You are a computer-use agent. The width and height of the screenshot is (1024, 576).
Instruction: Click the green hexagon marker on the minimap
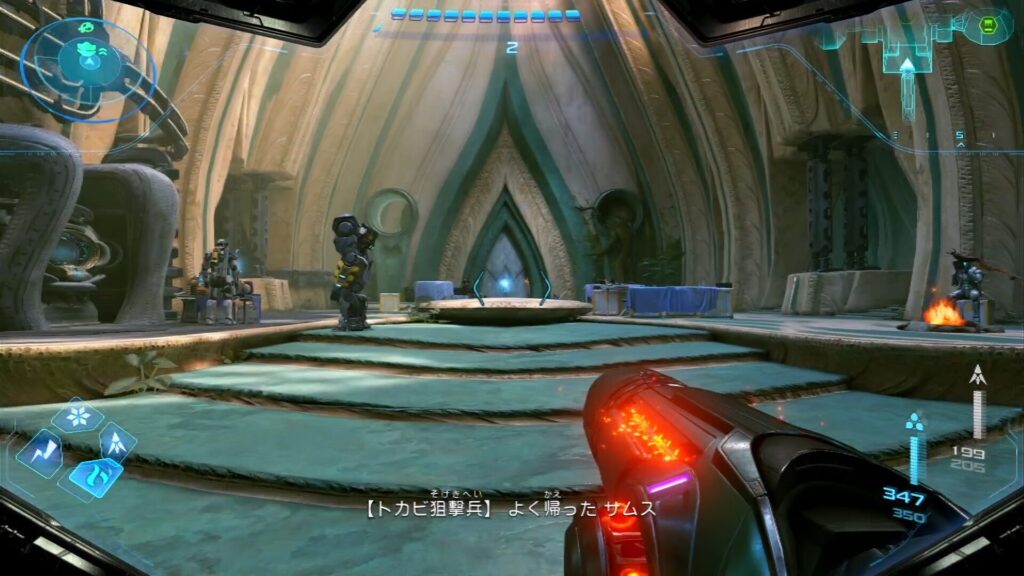click(x=988, y=26)
